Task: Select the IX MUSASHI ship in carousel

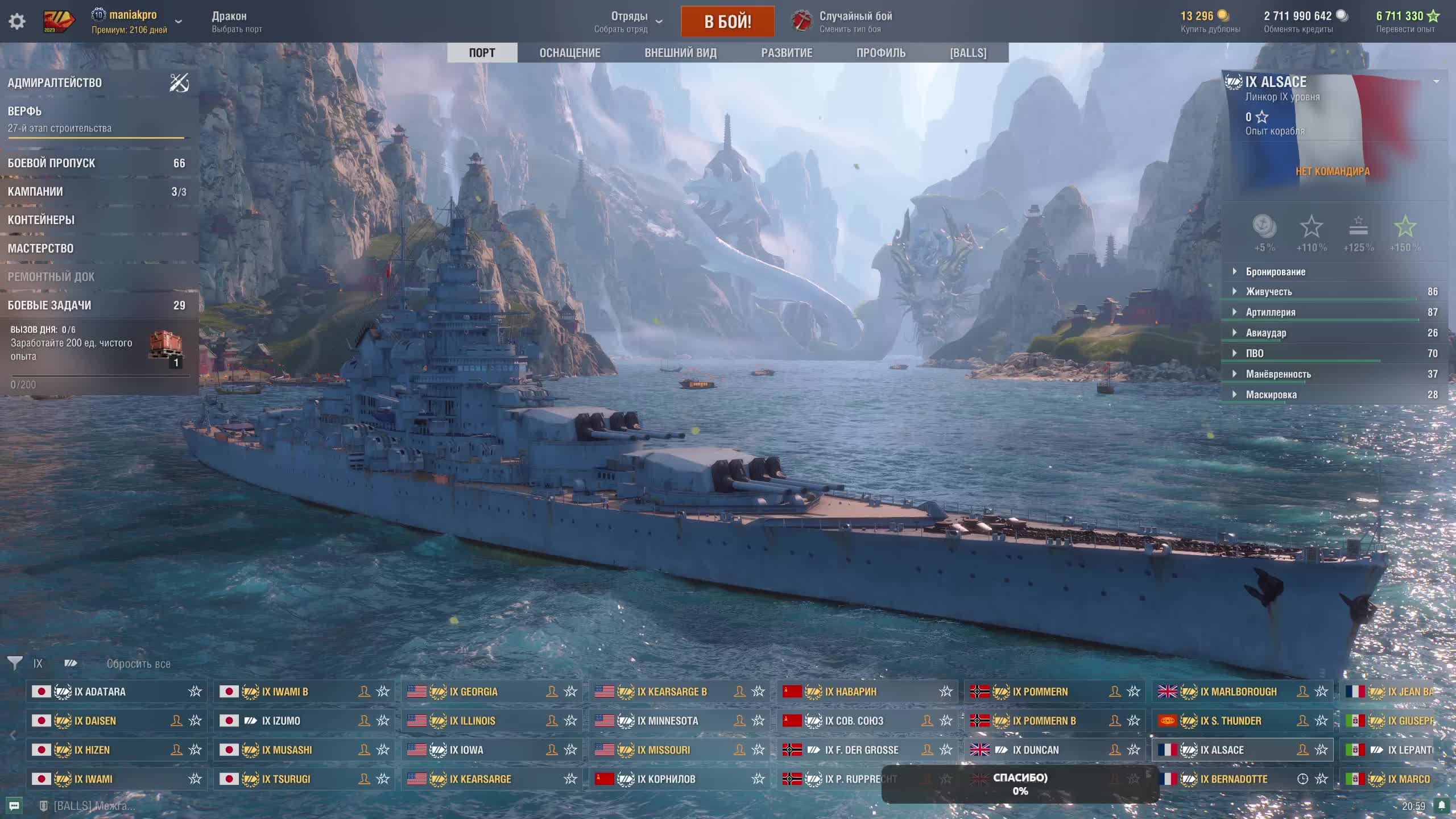Action: tap(287, 750)
